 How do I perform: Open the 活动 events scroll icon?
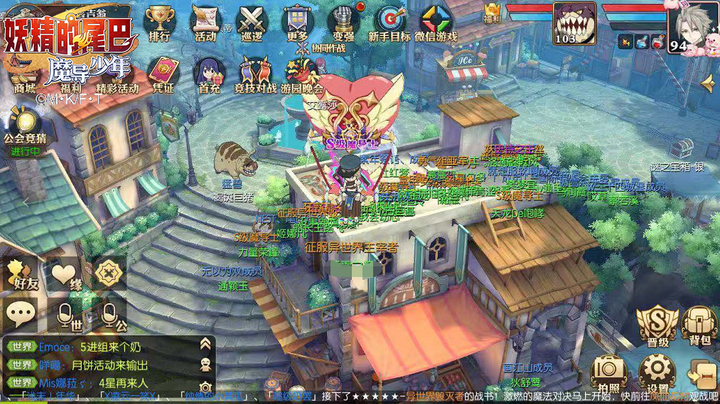coord(205,21)
